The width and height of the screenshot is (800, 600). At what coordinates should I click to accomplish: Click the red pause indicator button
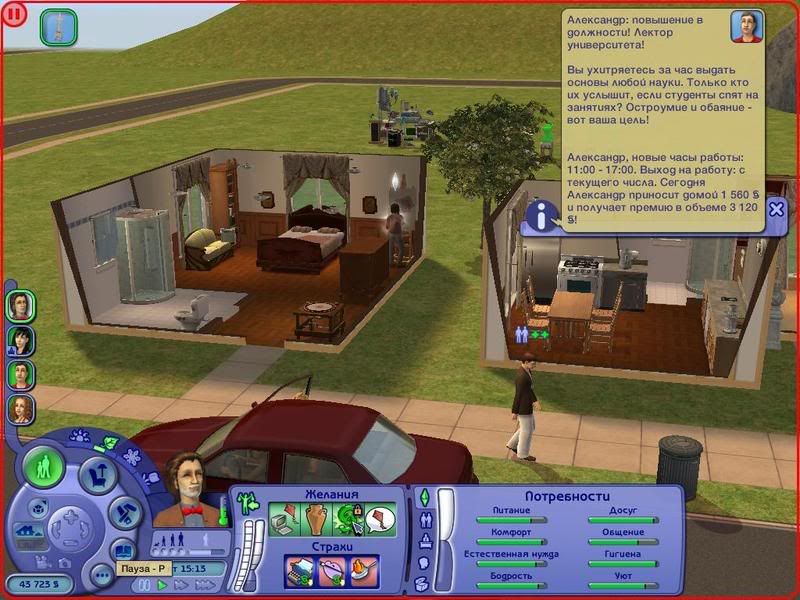click(17, 15)
